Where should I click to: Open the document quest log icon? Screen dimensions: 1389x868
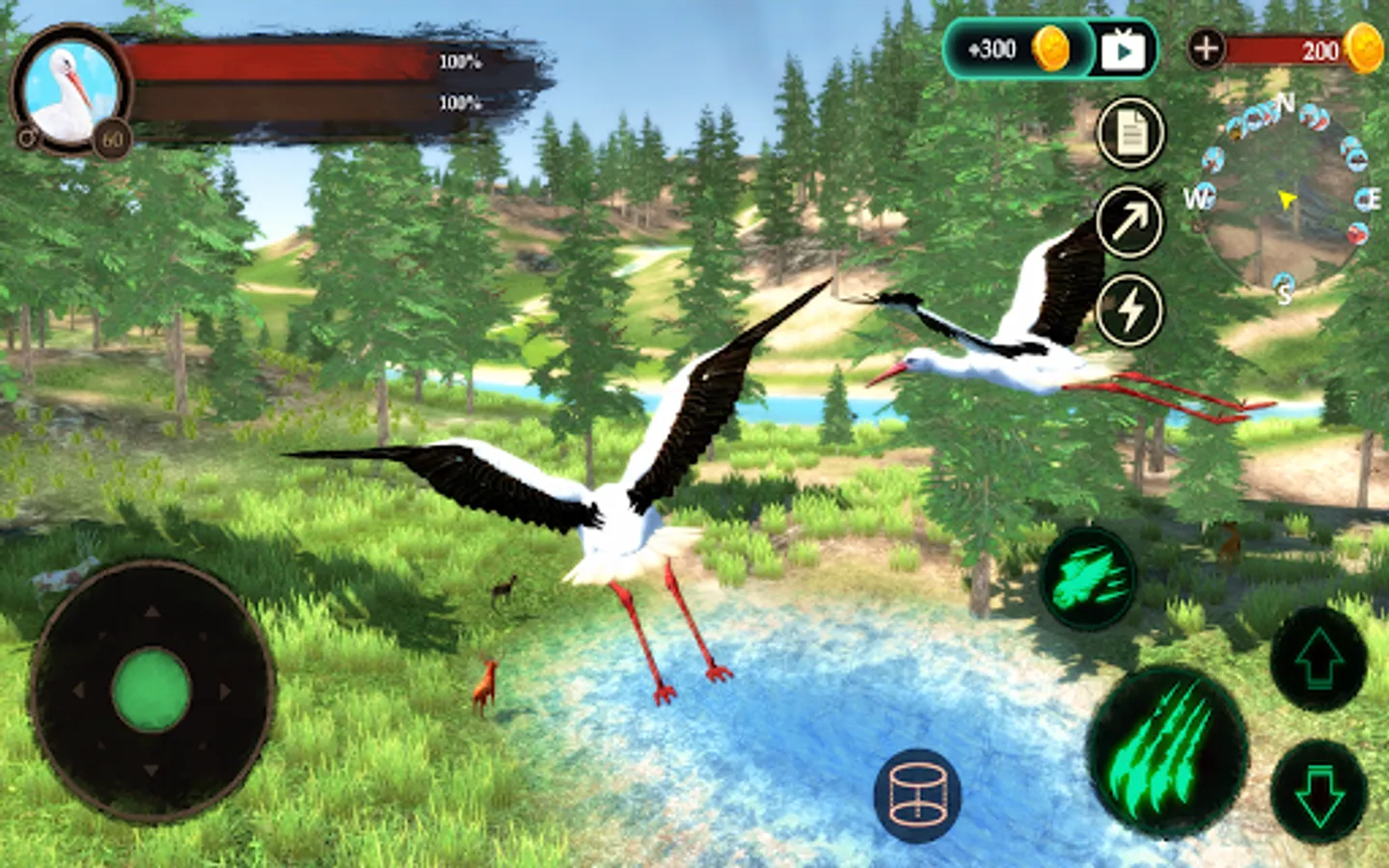pyautogui.click(x=1130, y=133)
